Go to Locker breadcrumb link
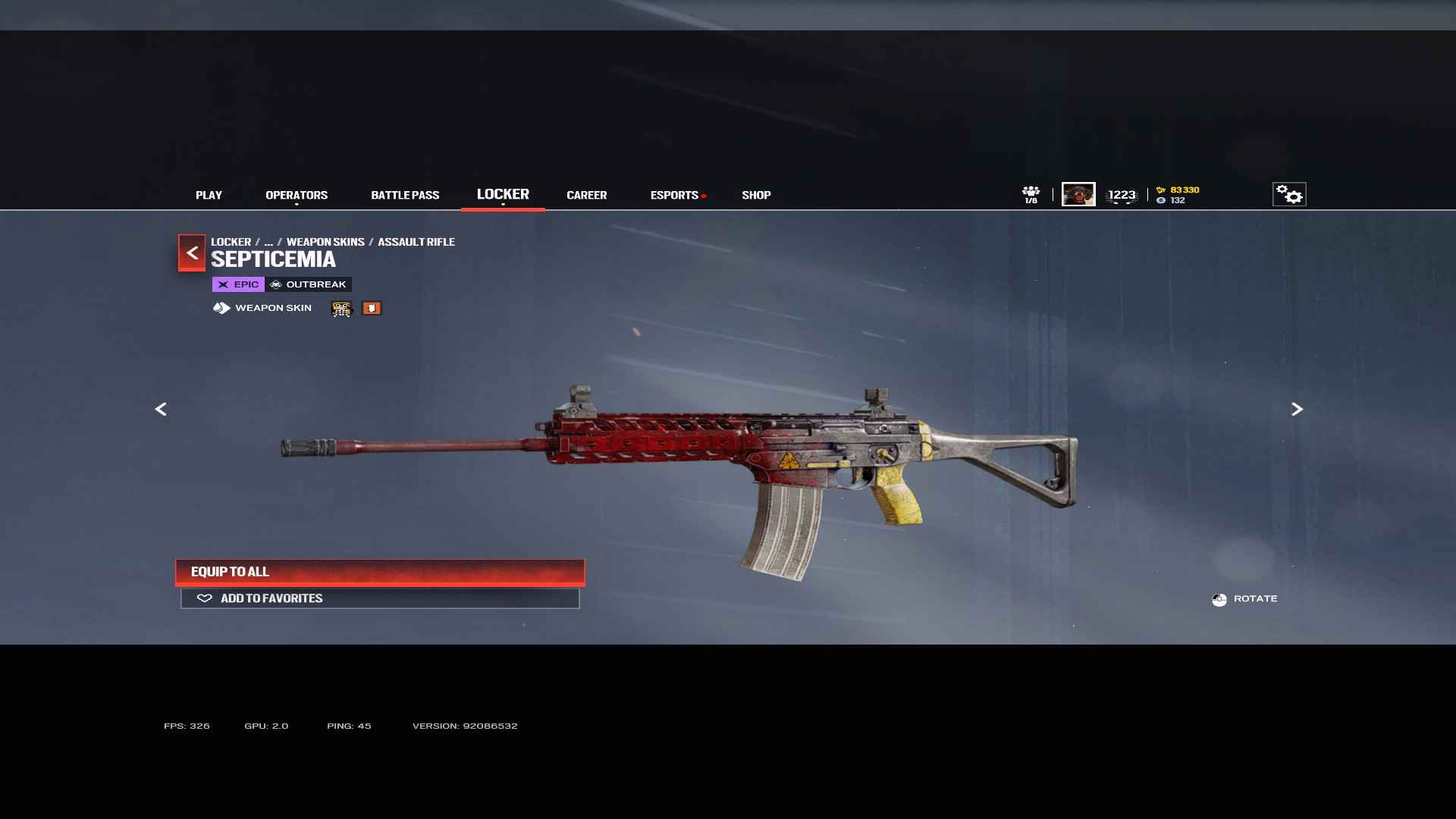Screen dimensions: 1456x819 pos(231,242)
